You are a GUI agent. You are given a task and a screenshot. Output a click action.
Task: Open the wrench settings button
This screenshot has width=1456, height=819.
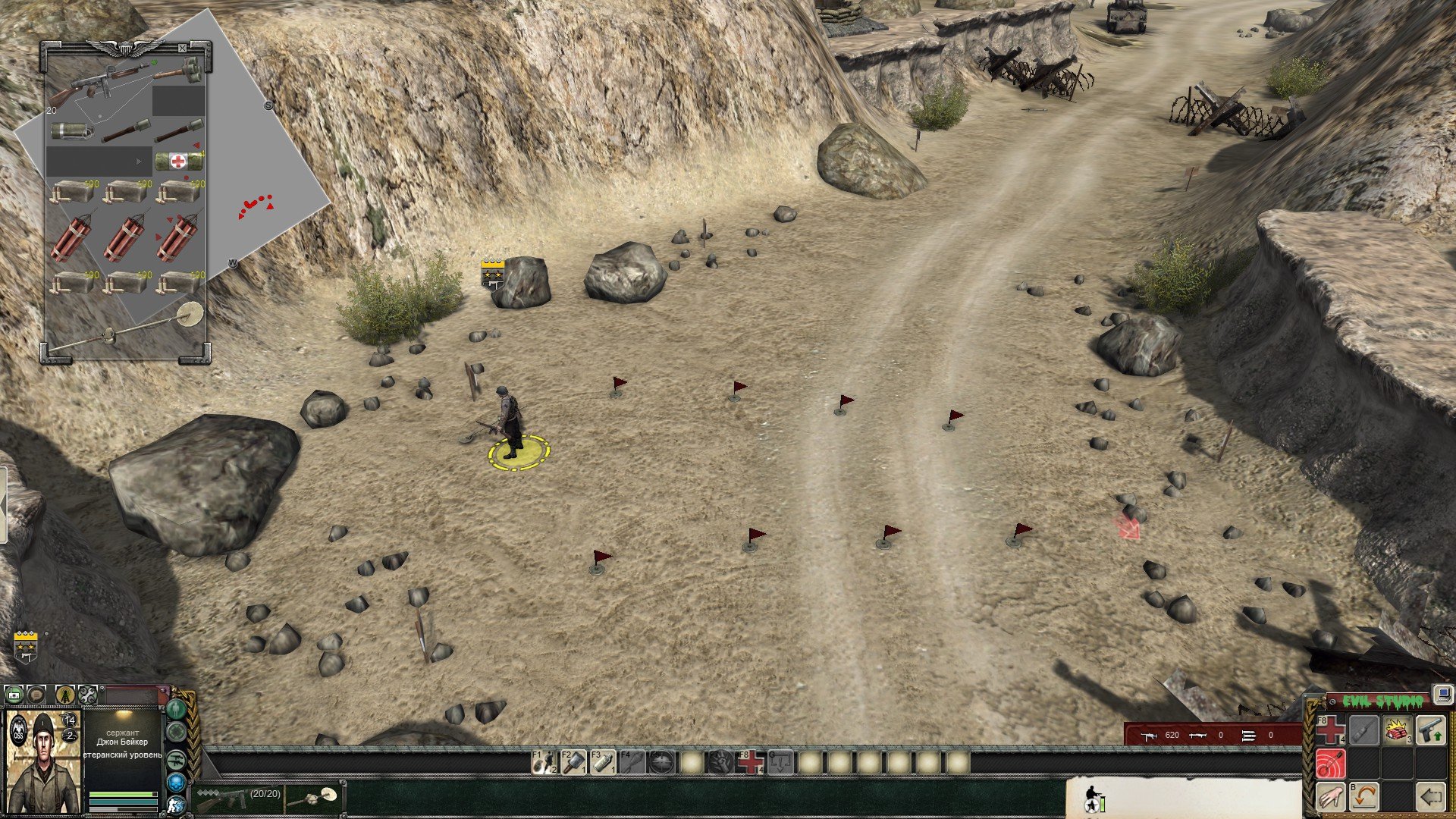(88, 694)
